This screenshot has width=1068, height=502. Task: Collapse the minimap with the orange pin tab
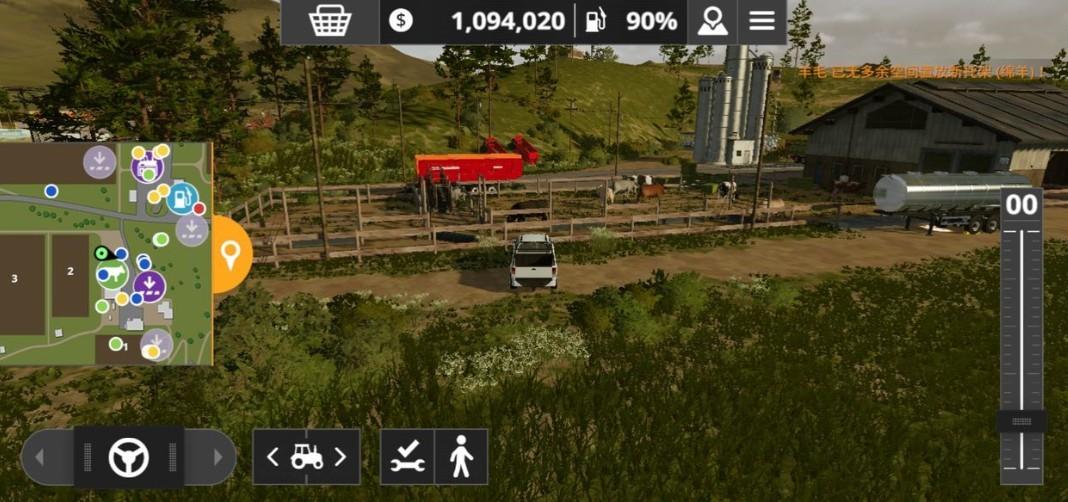pos(231,255)
